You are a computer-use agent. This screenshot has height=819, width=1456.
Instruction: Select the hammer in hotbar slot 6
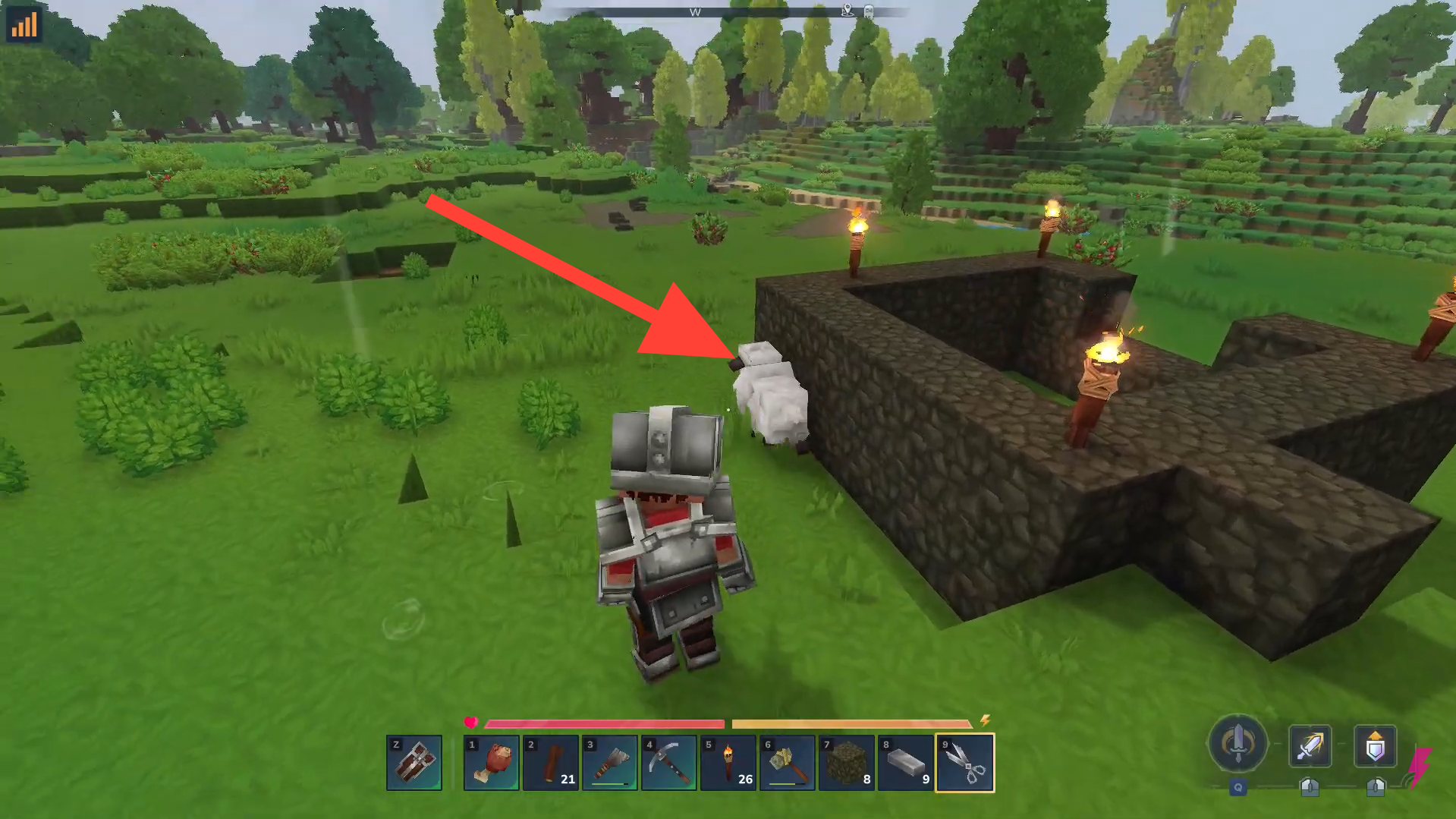[x=788, y=763]
